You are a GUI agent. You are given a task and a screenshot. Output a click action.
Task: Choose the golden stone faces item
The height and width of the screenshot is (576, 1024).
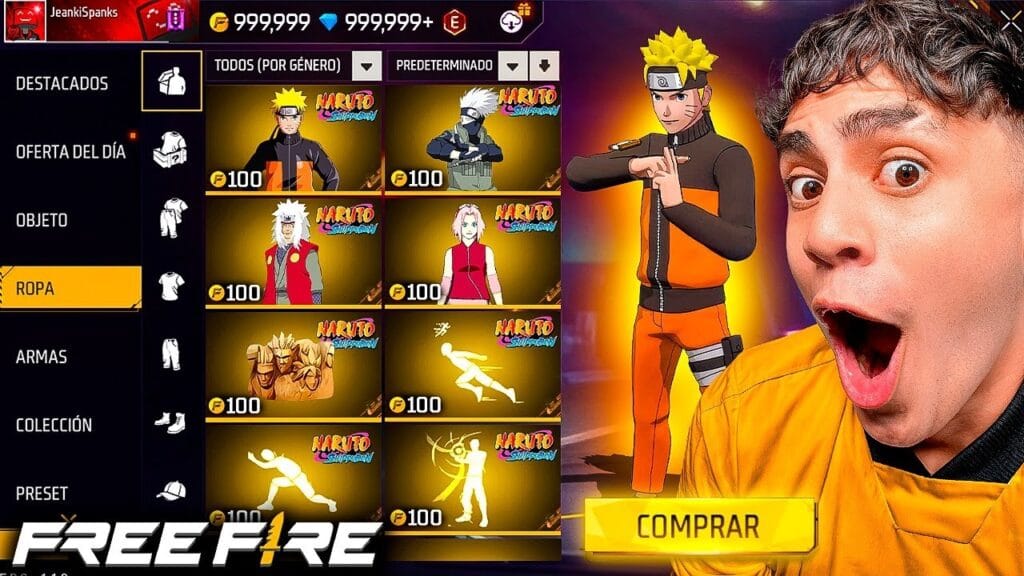pos(294,365)
